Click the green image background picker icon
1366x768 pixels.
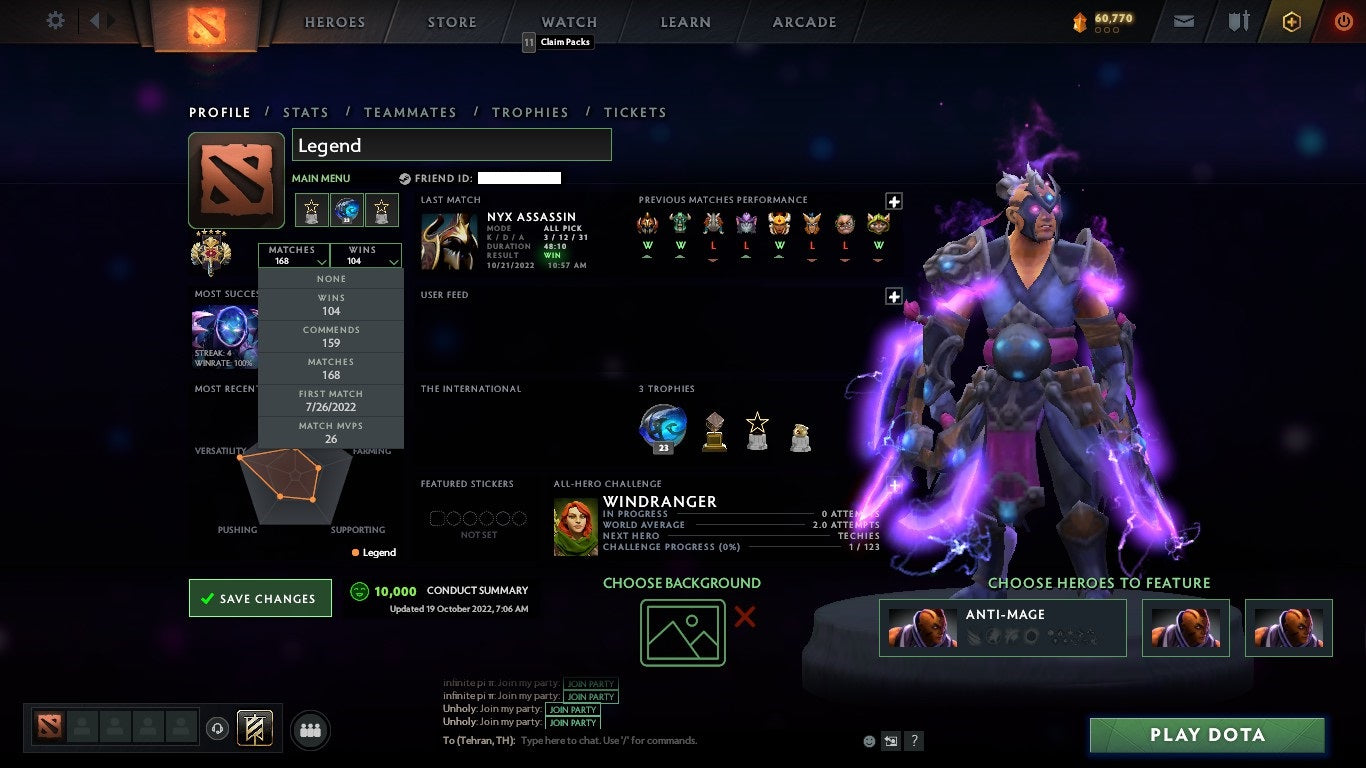click(x=683, y=632)
